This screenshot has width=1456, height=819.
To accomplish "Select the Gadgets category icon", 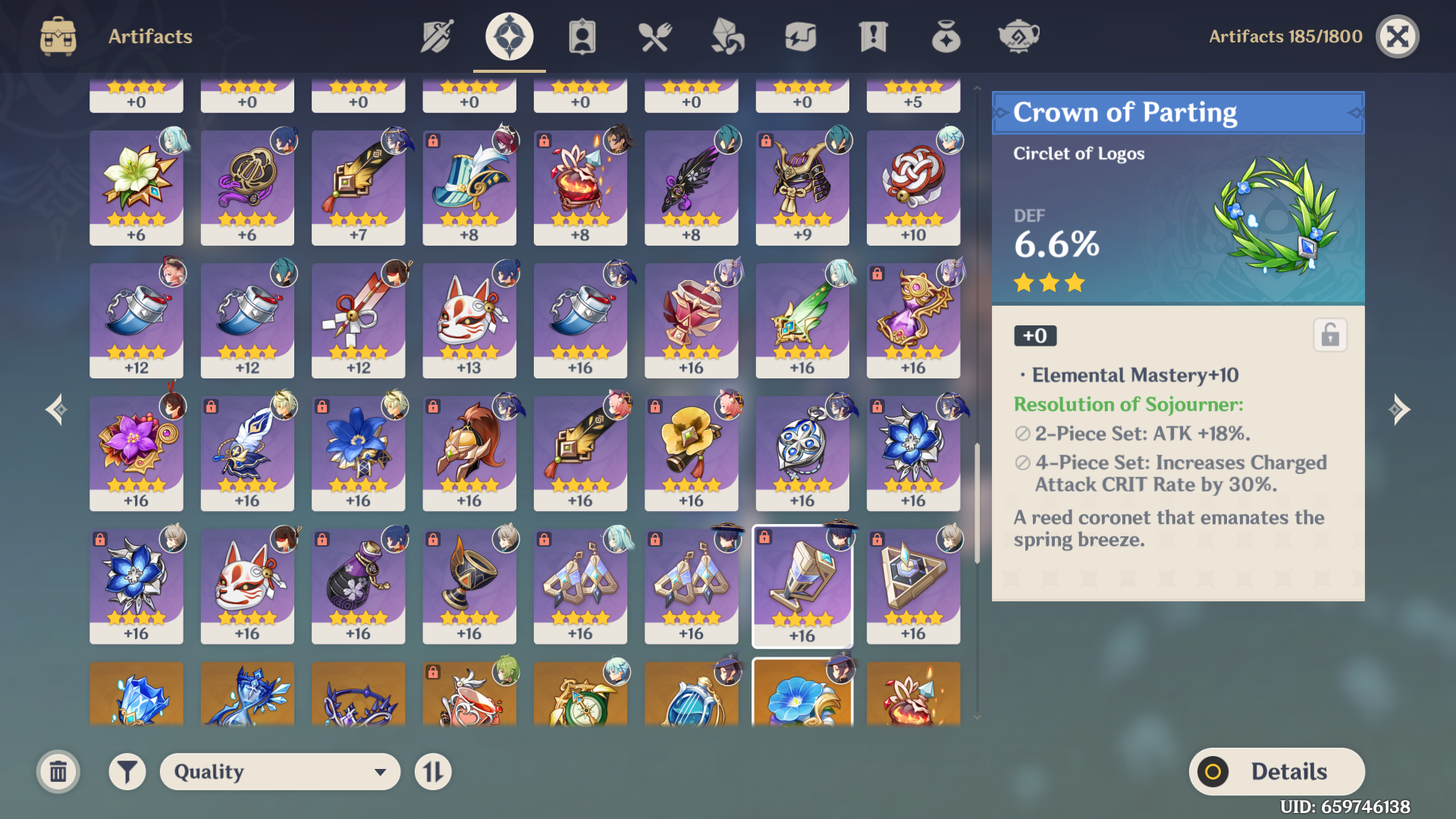I will point(799,36).
